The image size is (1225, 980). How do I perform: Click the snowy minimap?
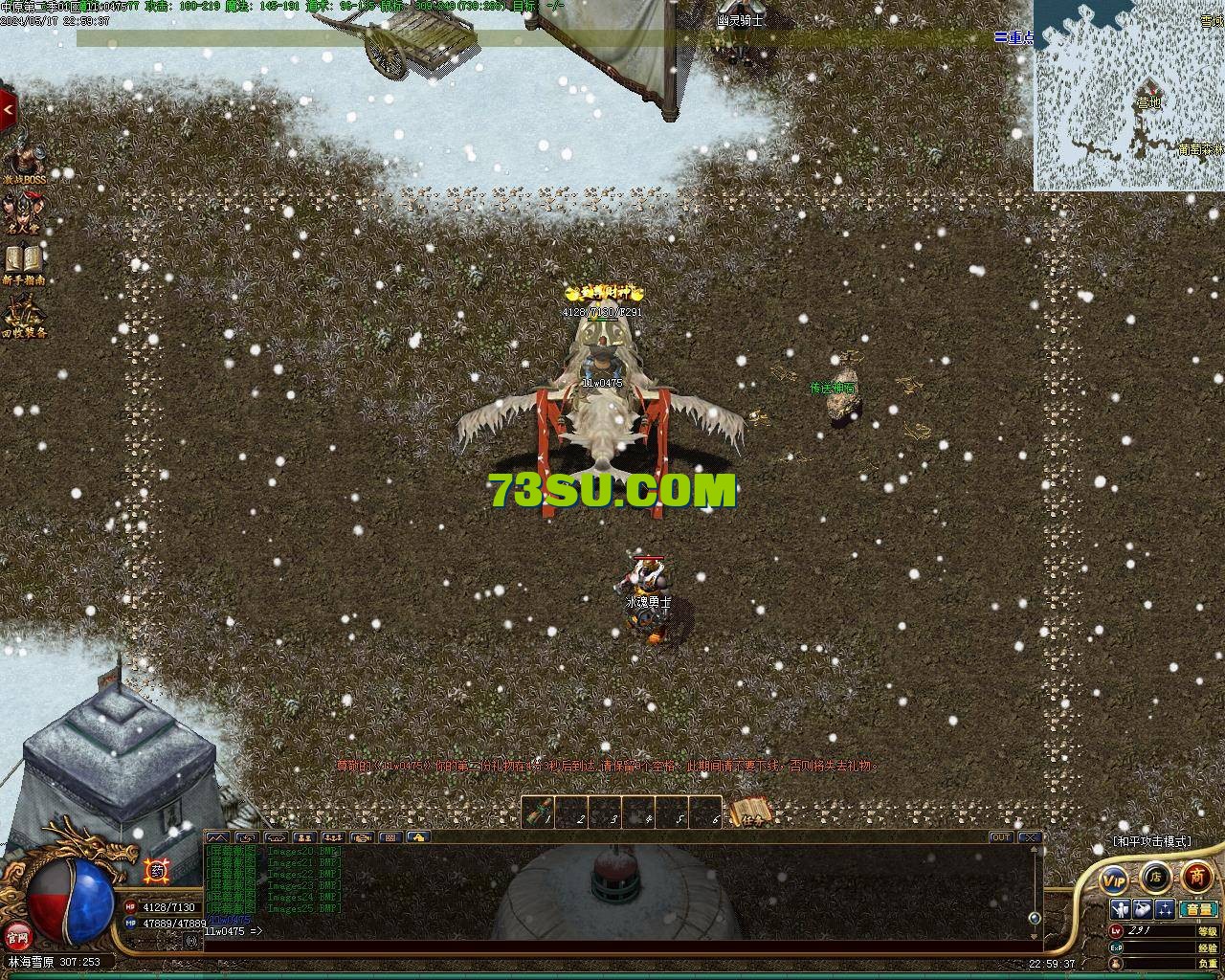(1128, 95)
